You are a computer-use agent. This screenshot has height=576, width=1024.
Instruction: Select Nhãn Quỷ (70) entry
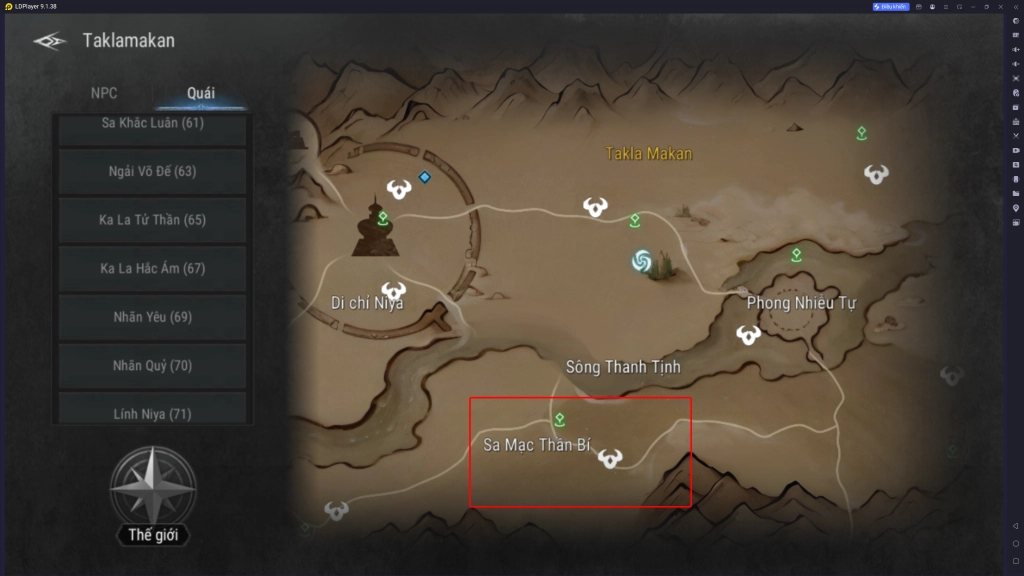click(152, 365)
